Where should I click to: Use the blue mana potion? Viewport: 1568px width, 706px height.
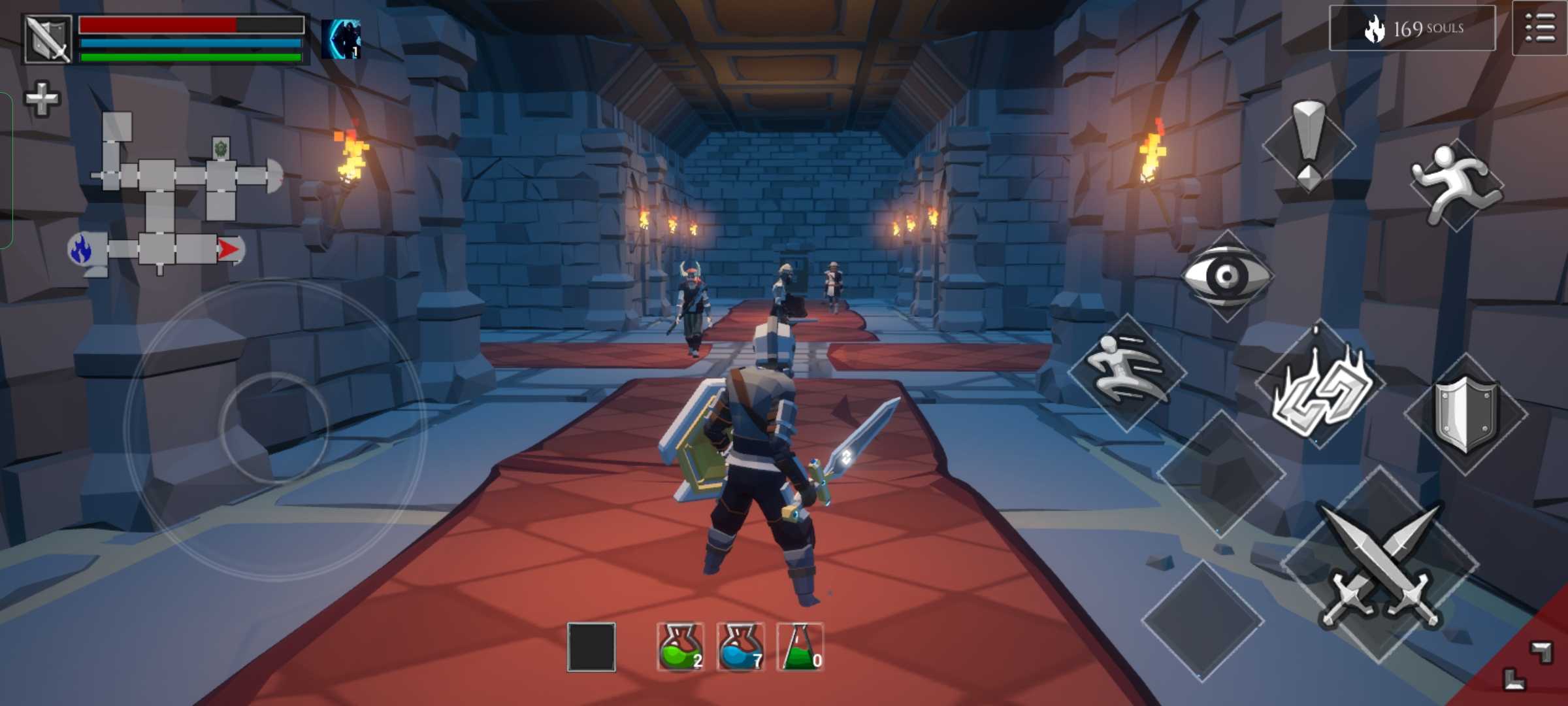(x=740, y=647)
